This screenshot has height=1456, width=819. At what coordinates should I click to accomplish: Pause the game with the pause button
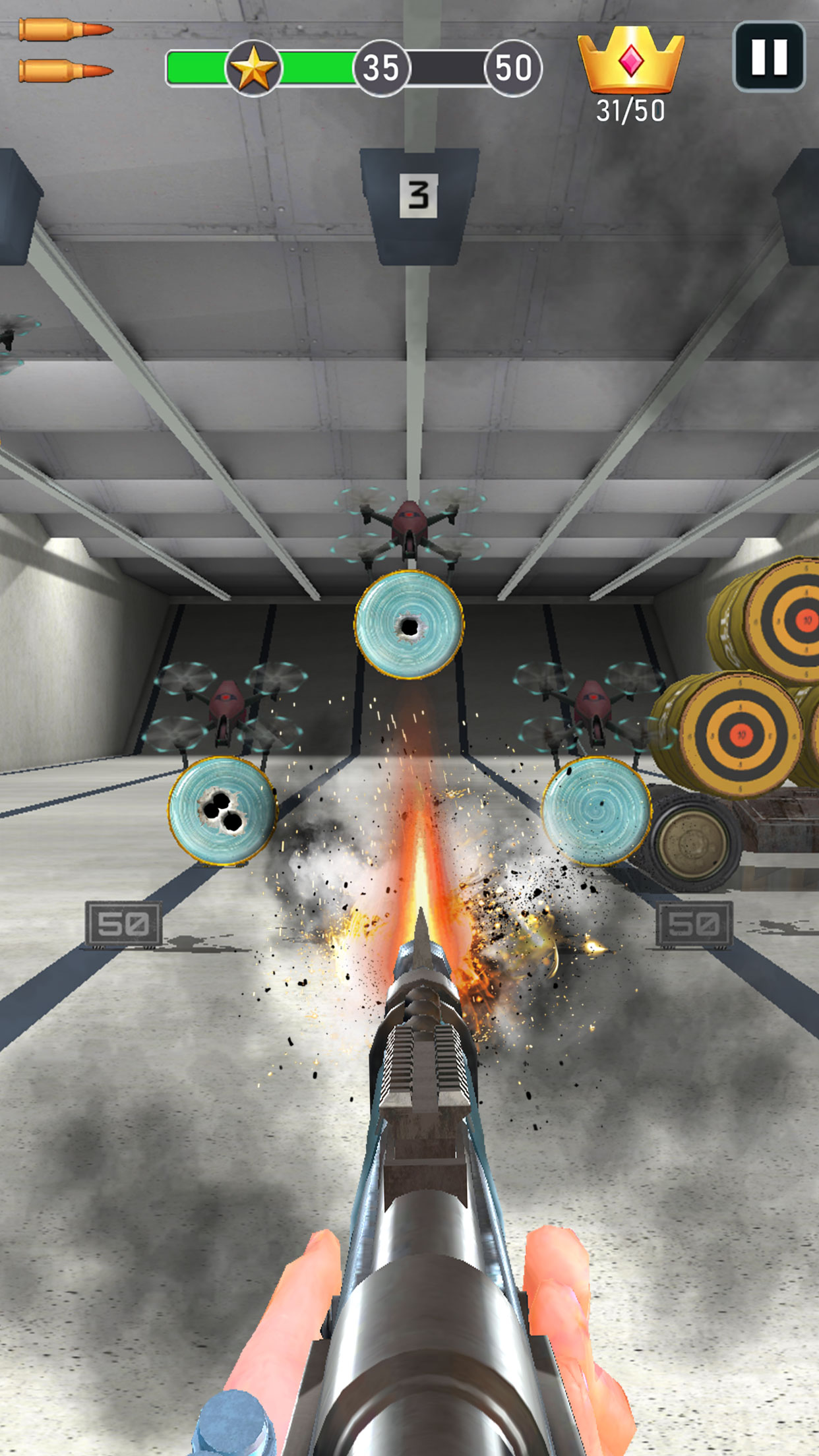(x=769, y=57)
